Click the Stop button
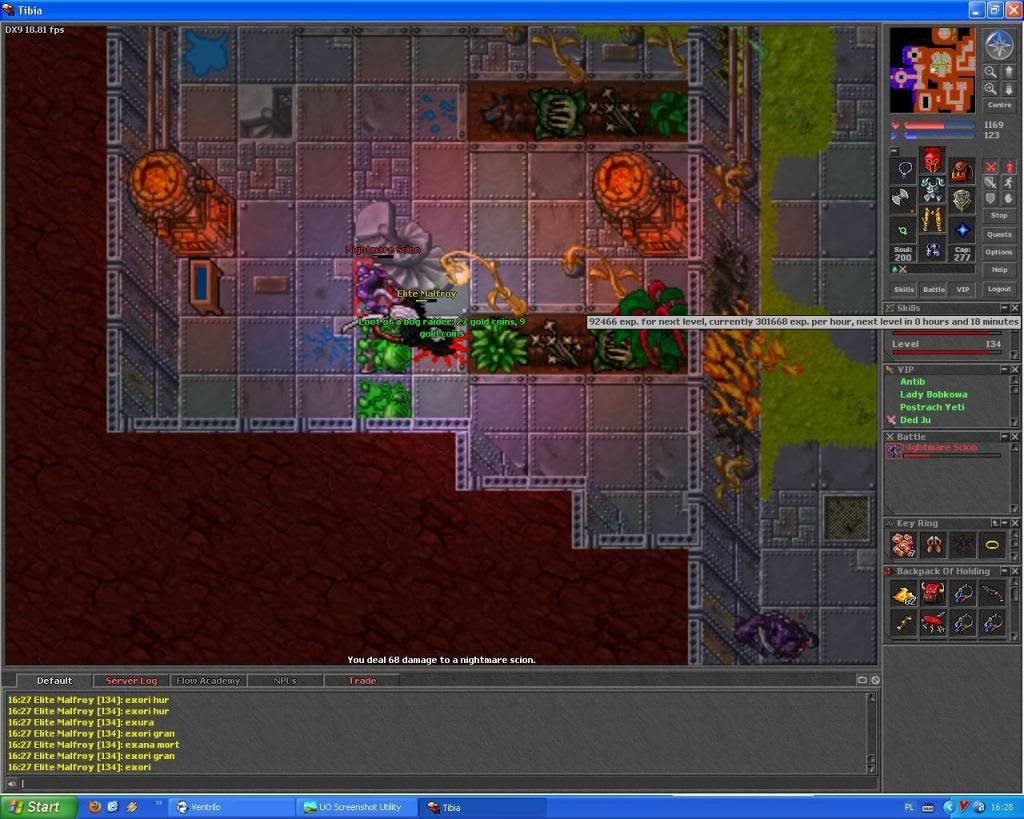 coord(998,215)
